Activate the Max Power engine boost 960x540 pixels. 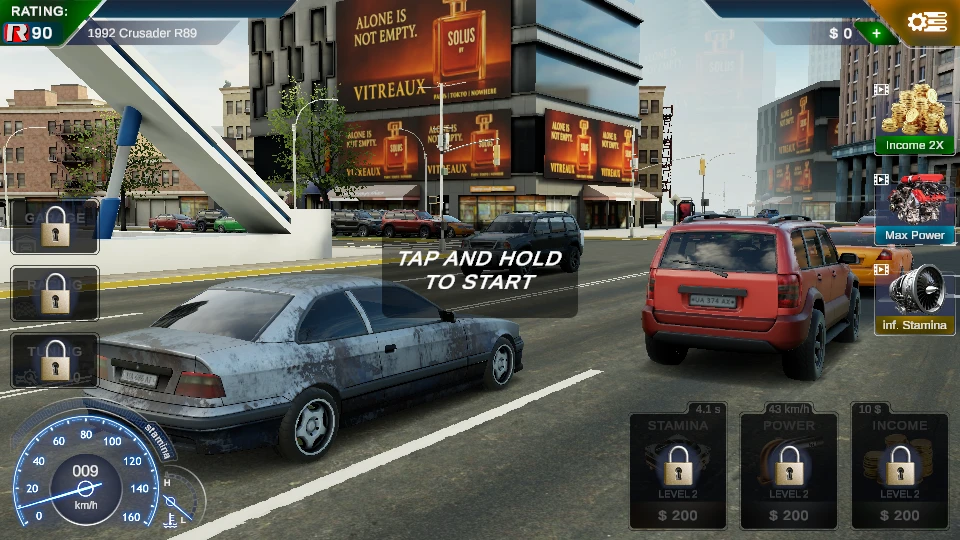(x=914, y=209)
